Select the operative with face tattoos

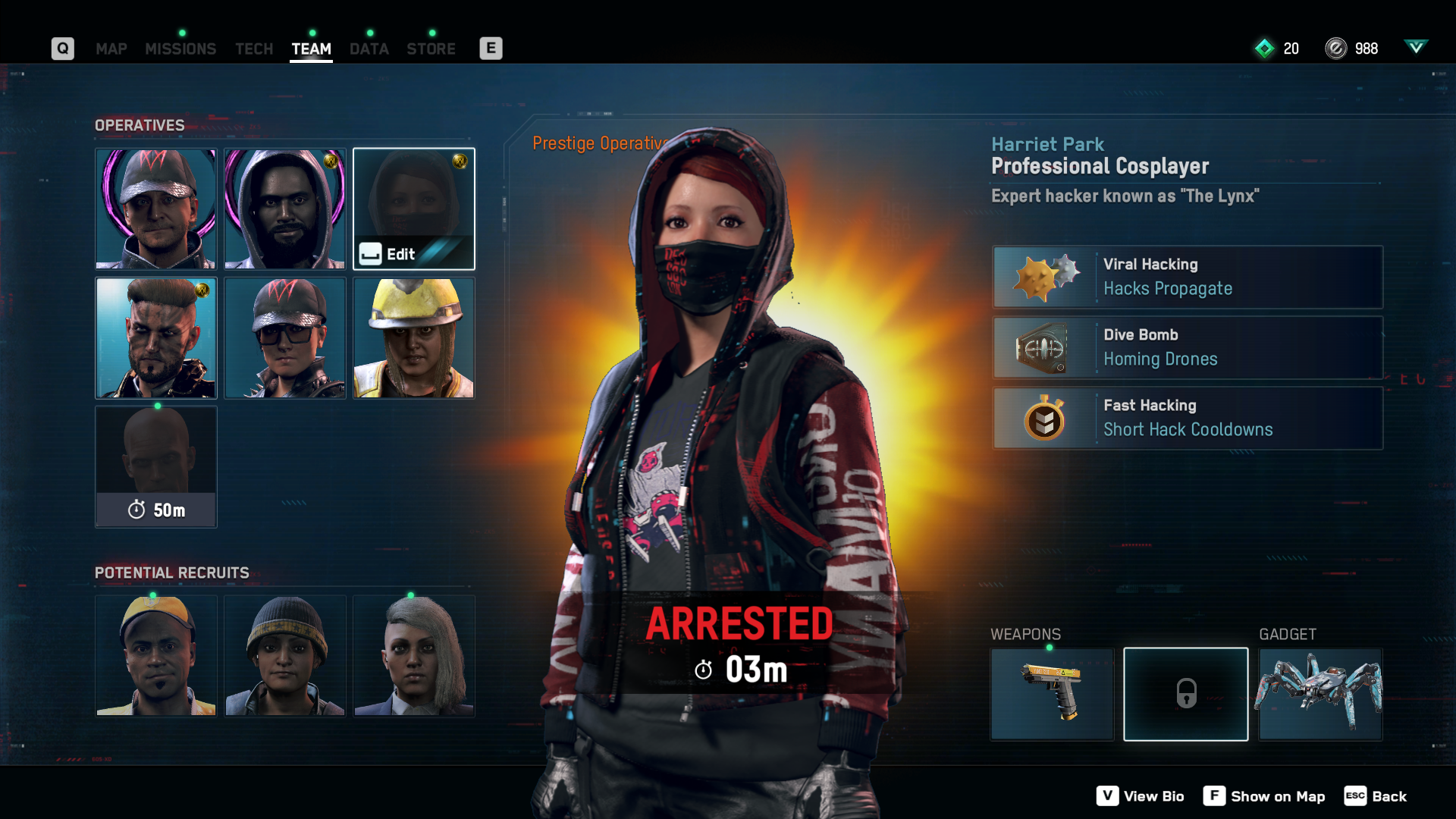click(155, 337)
